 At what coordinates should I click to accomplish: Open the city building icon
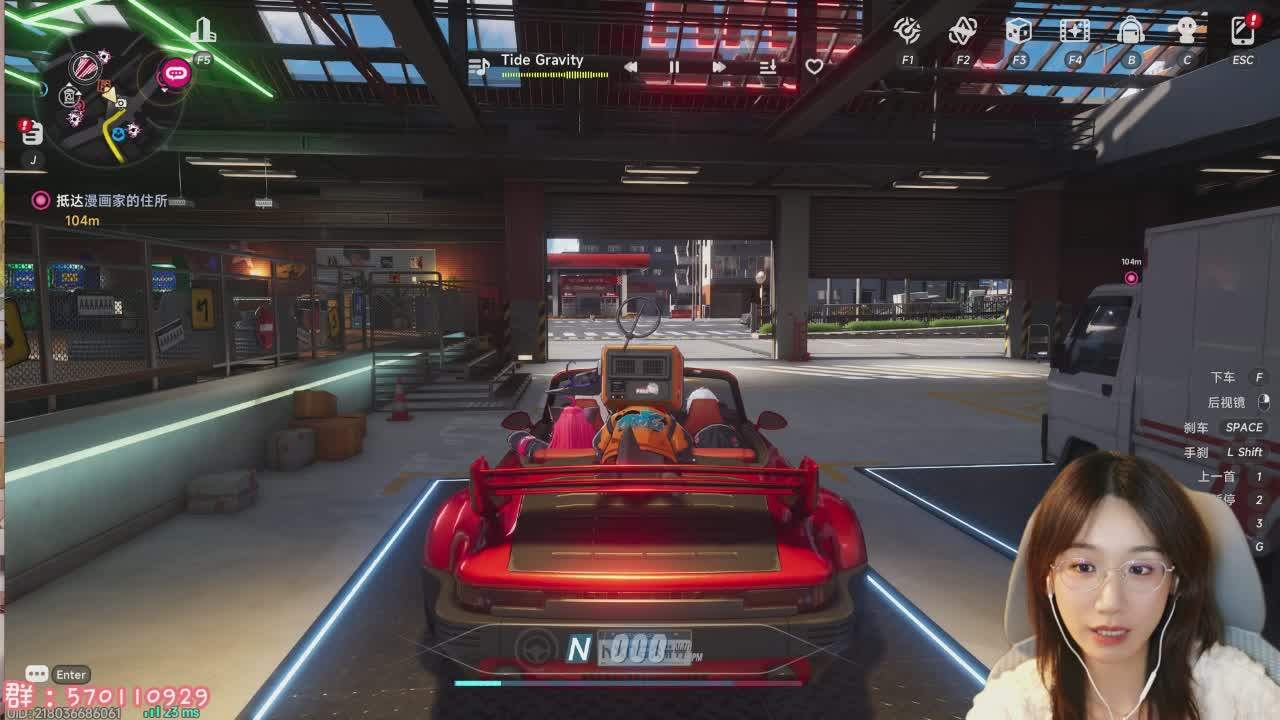click(204, 32)
